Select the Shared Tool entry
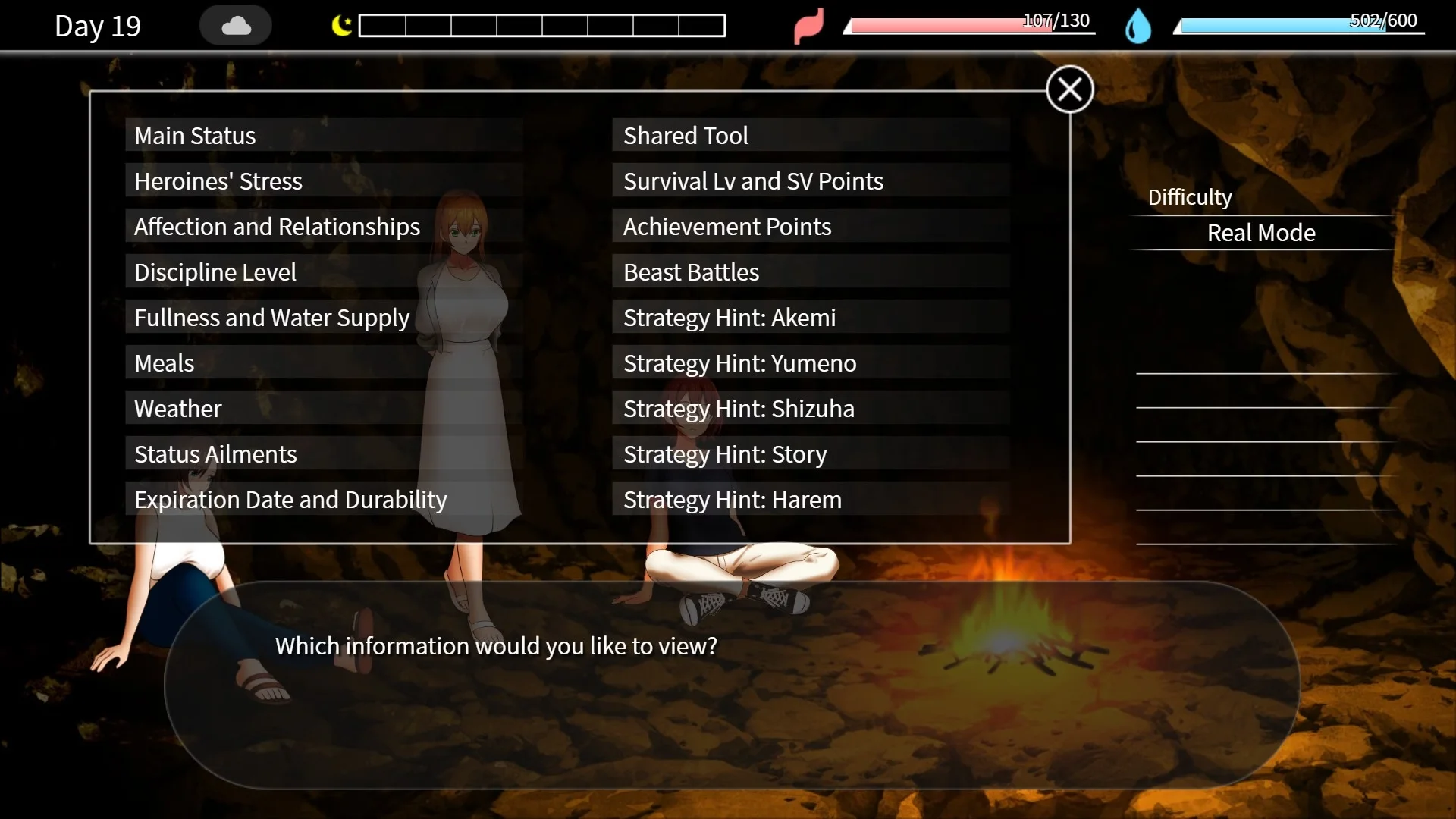The height and width of the screenshot is (819, 1456). point(810,136)
